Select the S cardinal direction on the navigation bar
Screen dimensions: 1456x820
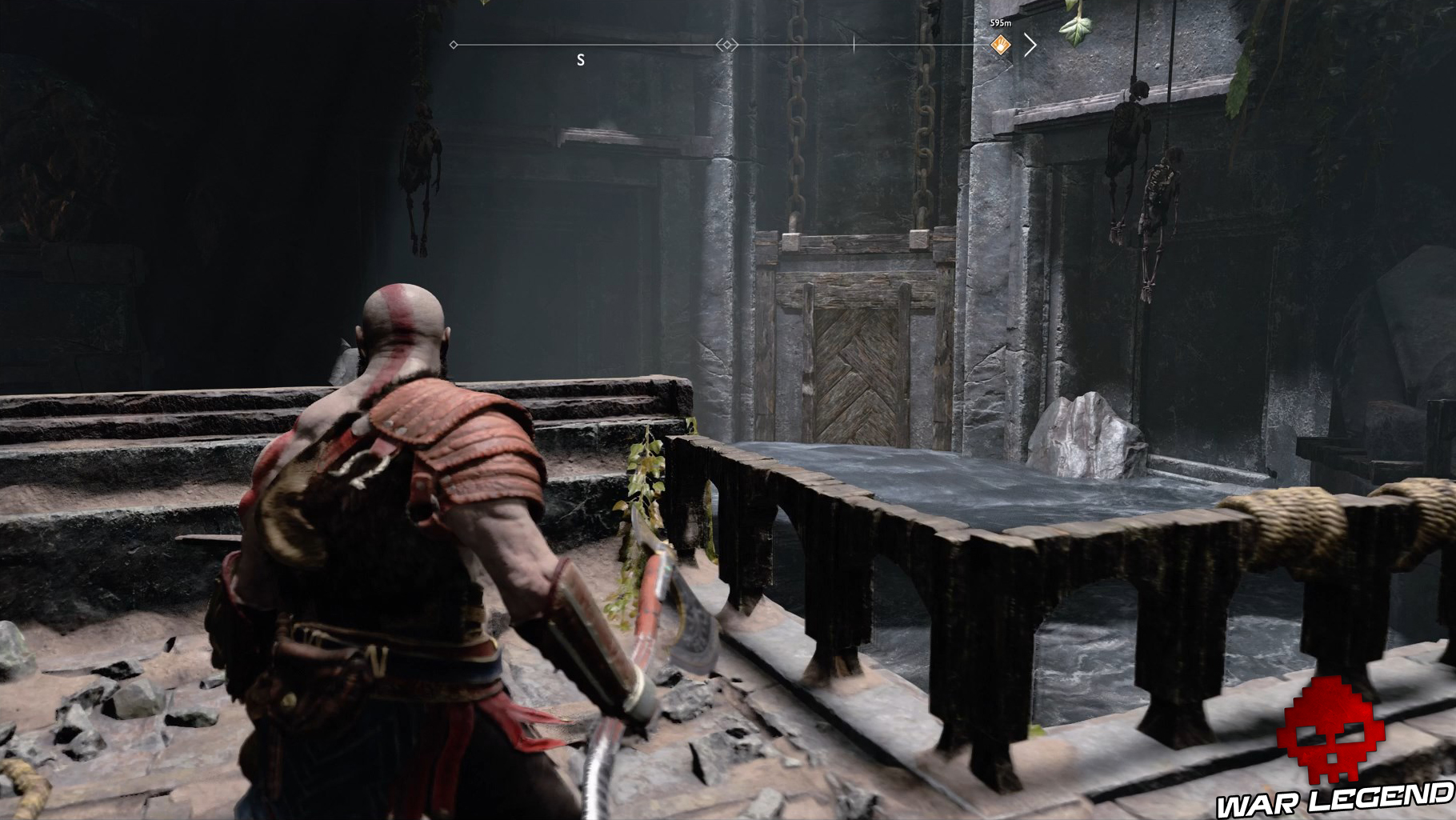point(581,58)
